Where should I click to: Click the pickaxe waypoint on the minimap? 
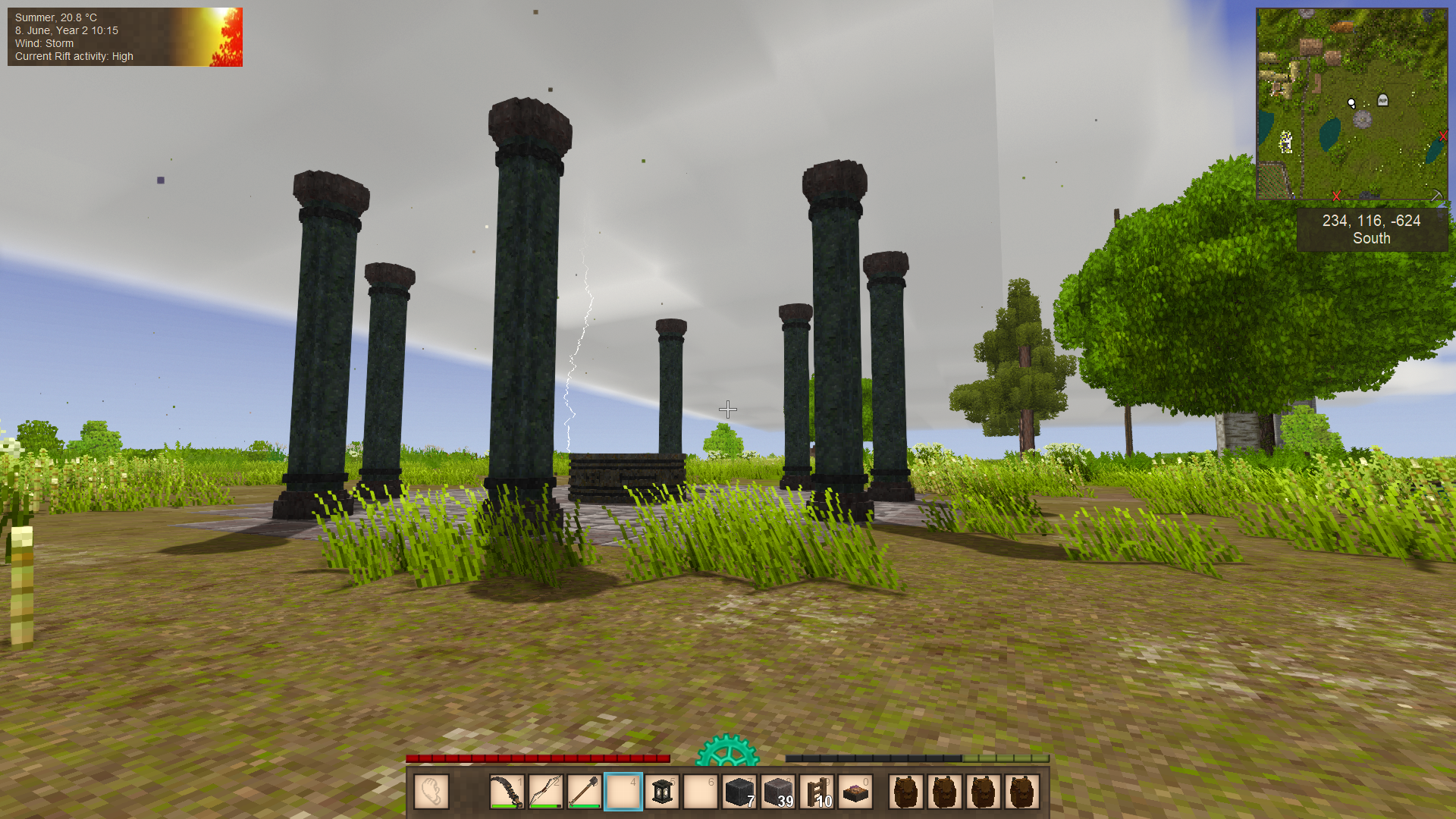[x=1436, y=195]
